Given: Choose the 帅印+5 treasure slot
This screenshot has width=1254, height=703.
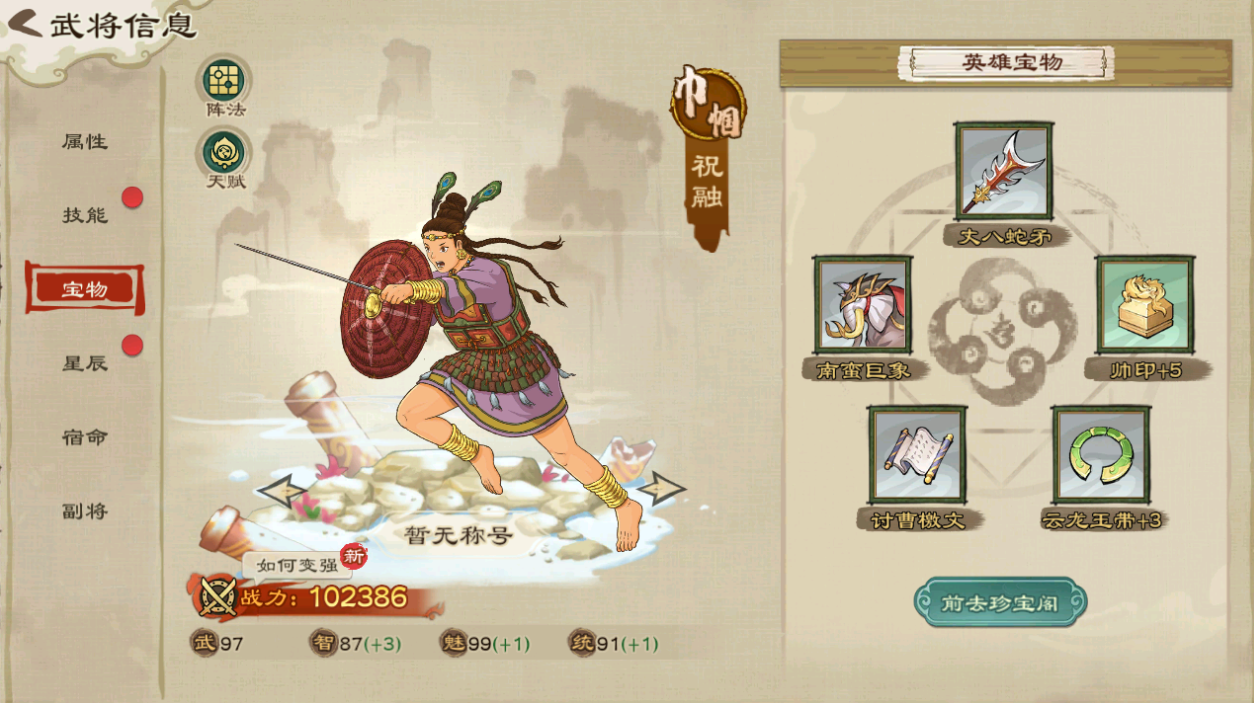Looking at the screenshot, I should pos(1144,305).
